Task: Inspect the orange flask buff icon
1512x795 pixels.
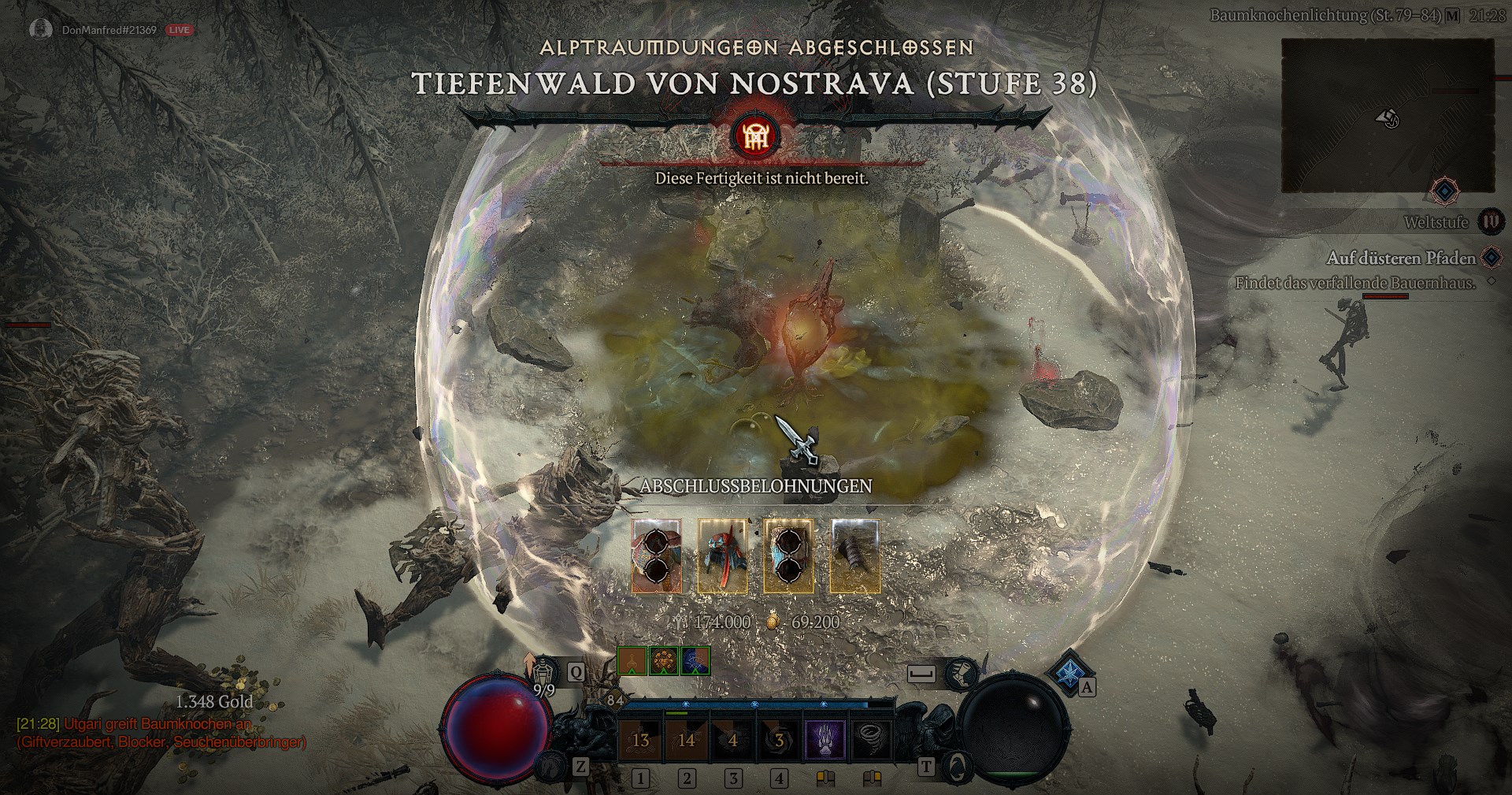Action: pyautogui.click(x=632, y=661)
